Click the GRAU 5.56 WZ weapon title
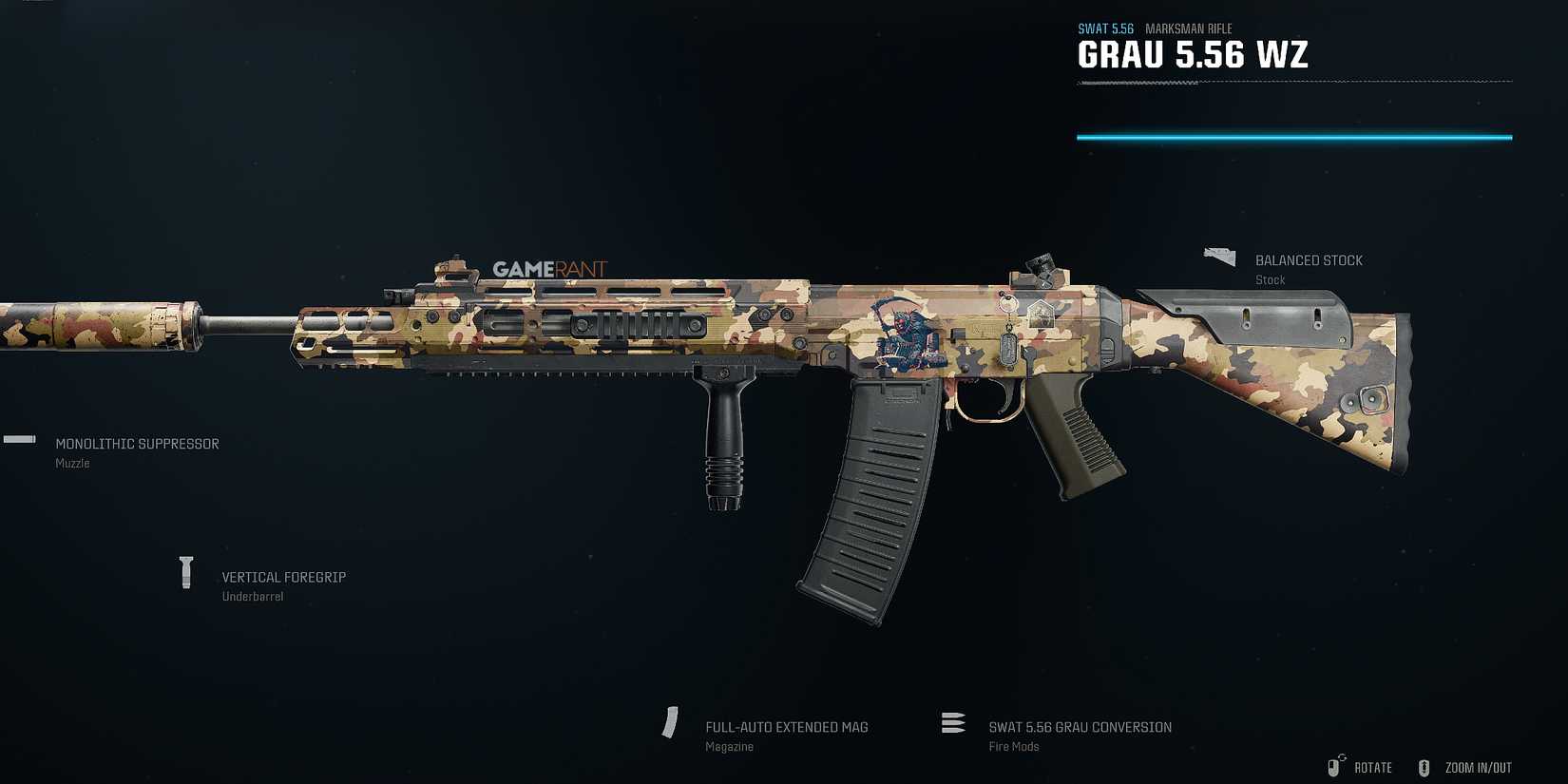Viewport: 1568px width, 784px height. (1192, 54)
